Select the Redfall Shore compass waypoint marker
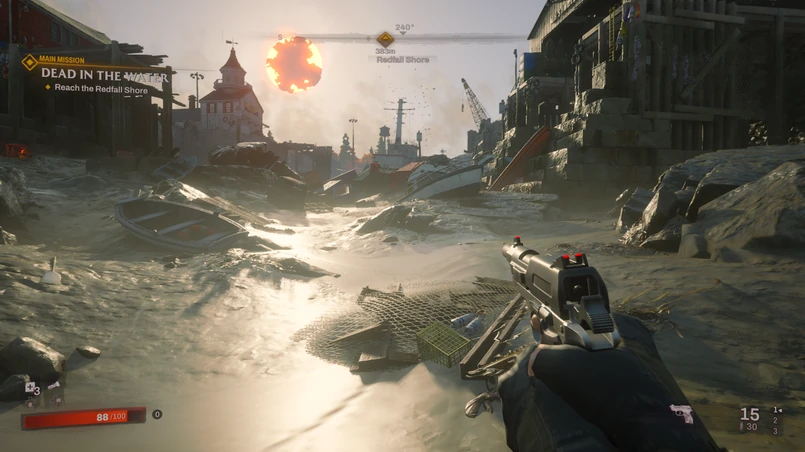 point(385,39)
